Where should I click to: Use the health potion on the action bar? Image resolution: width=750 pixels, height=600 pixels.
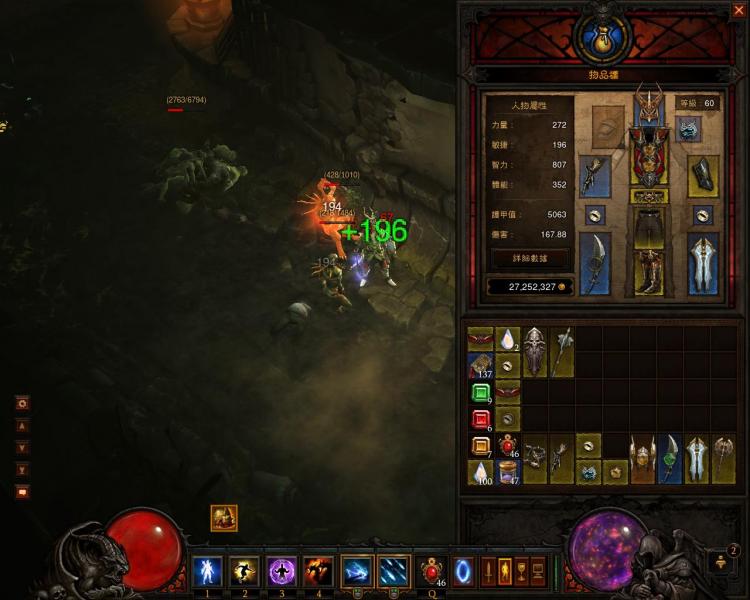coord(433,571)
